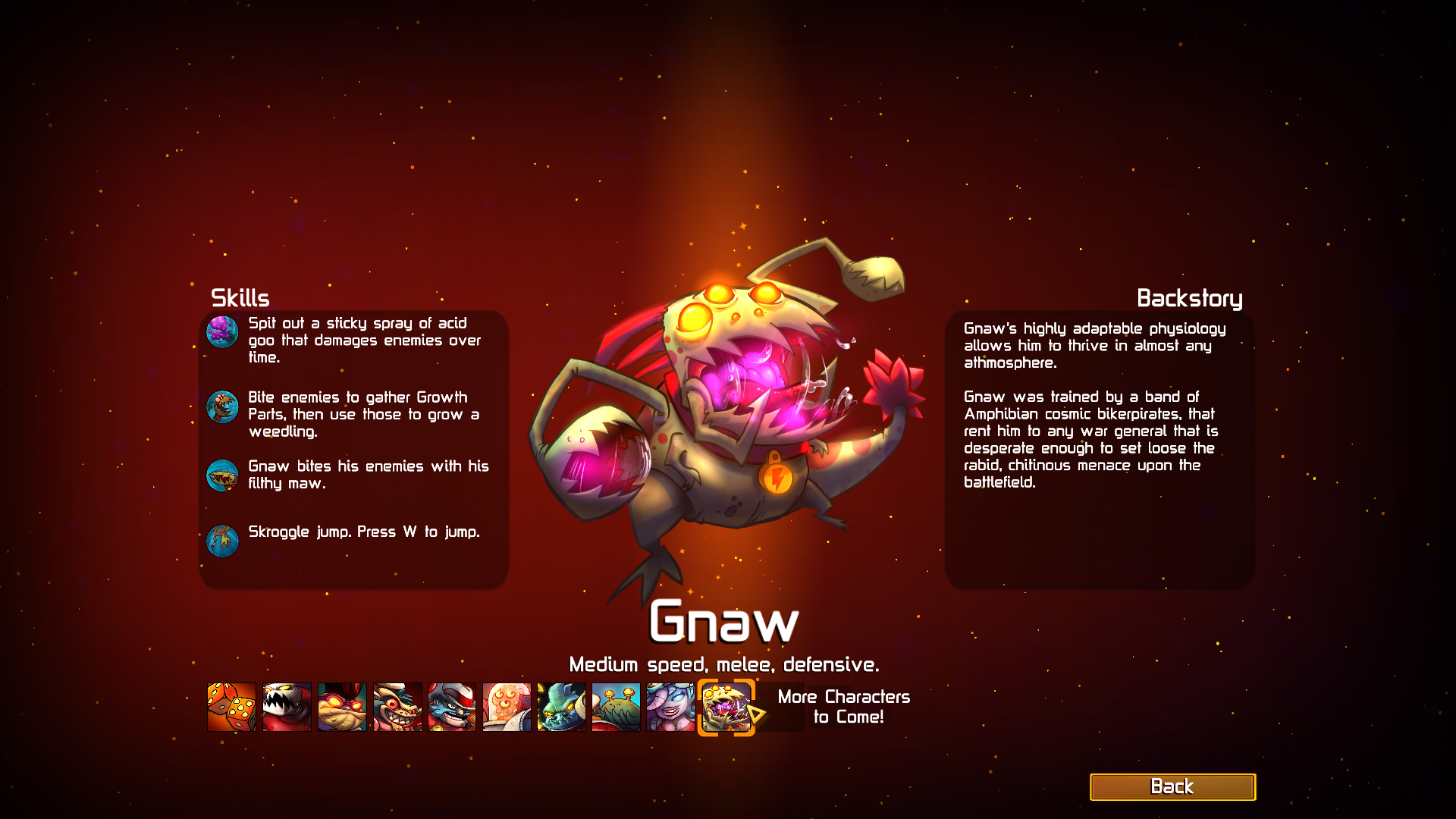Select Clunk's toothy robot portrait

pos(286,706)
